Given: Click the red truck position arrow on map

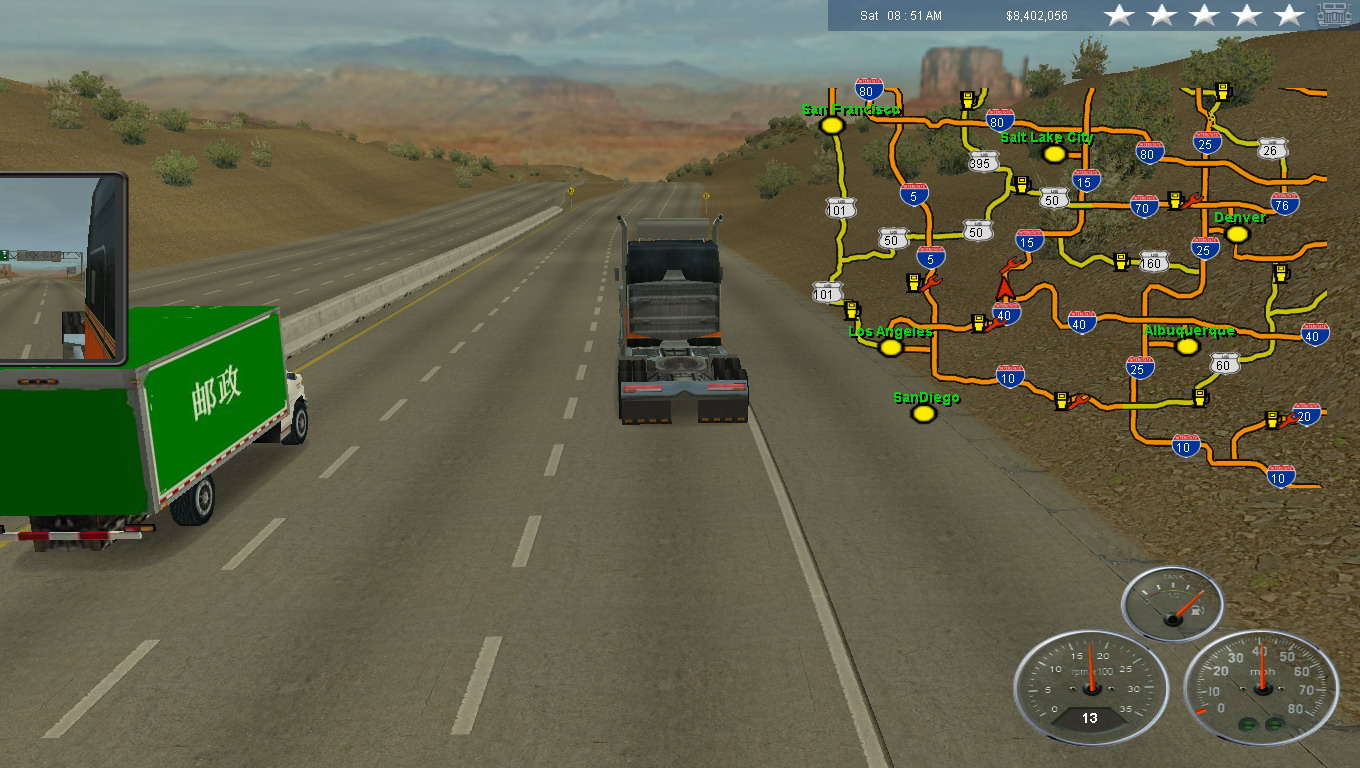Looking at the screenshot, I should point(1005,287).
